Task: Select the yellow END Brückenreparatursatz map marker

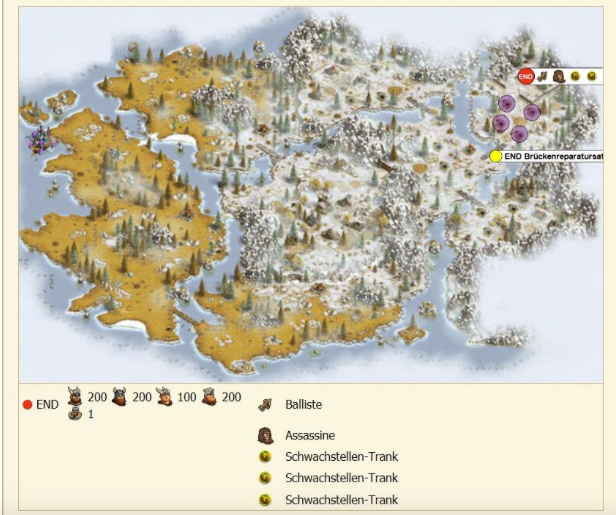Action: pos(496,157)
